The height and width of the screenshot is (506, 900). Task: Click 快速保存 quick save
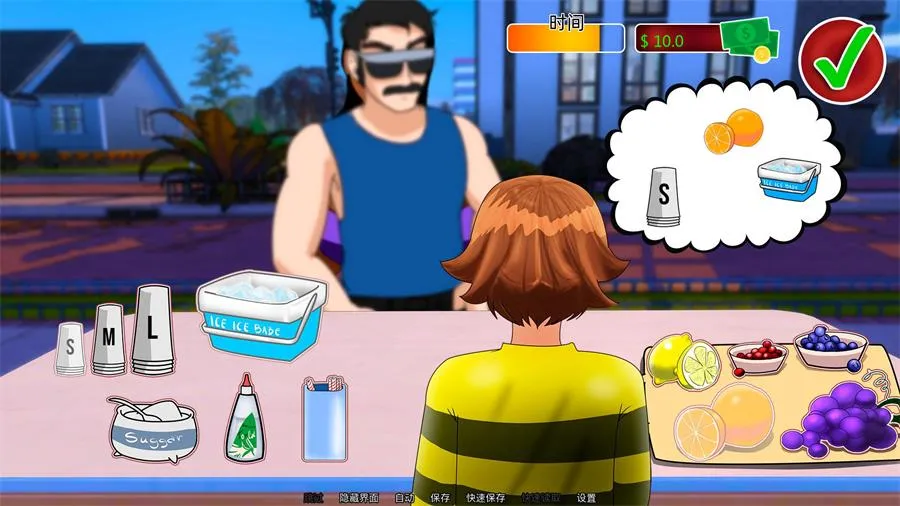(486, 498)
